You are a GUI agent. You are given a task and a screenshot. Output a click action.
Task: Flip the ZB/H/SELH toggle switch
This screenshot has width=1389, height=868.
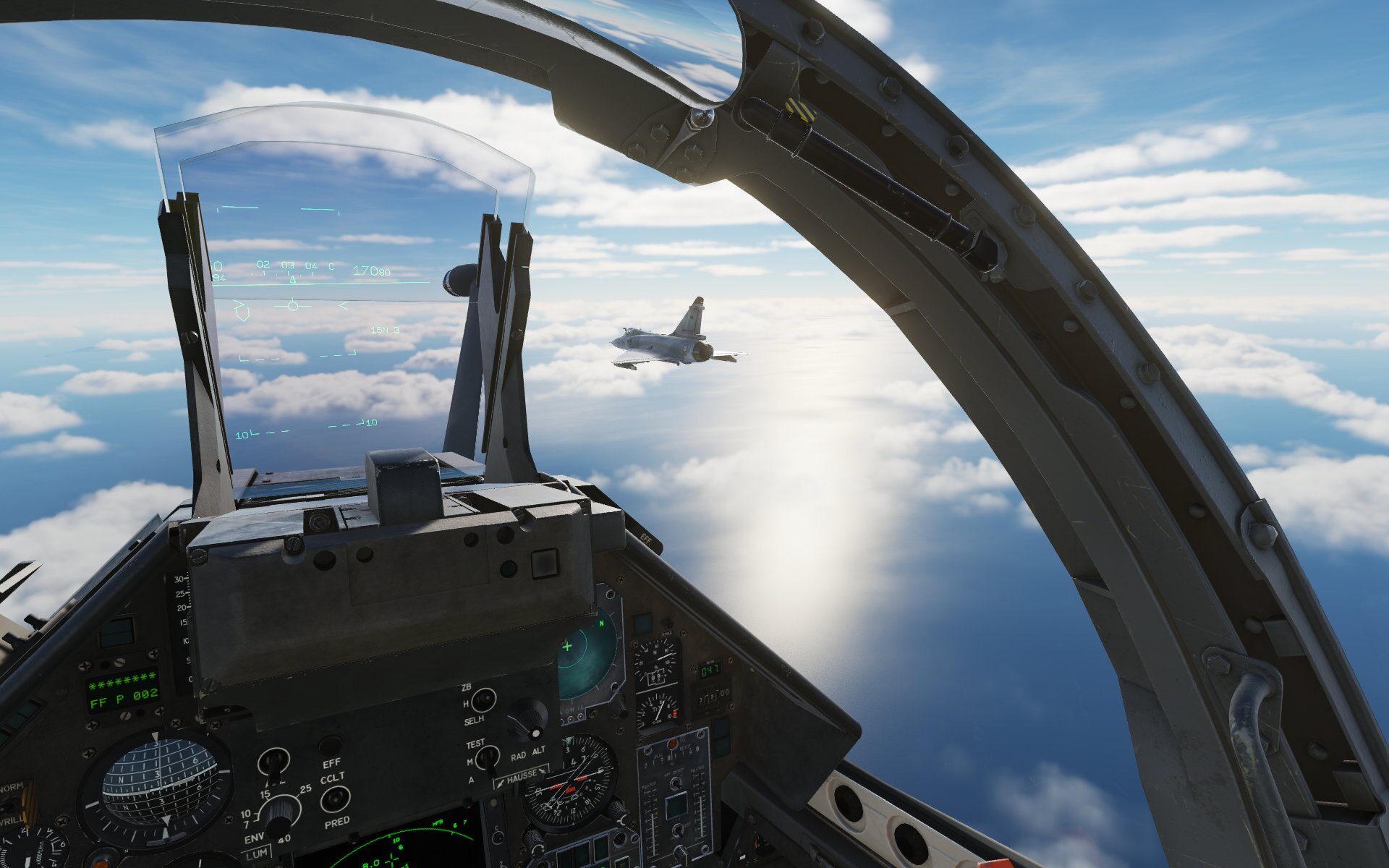483,700
